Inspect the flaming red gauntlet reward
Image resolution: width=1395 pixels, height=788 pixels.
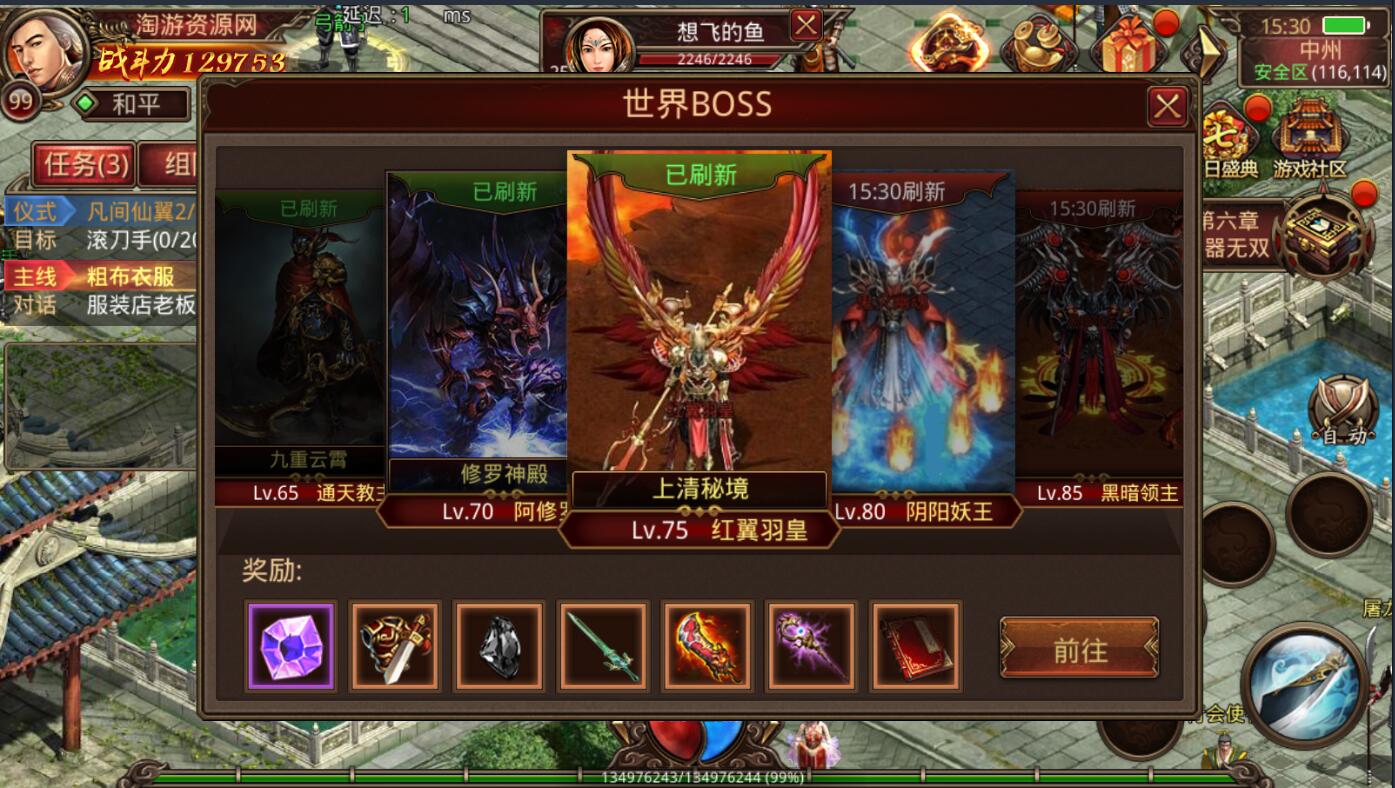click(707, 646)
